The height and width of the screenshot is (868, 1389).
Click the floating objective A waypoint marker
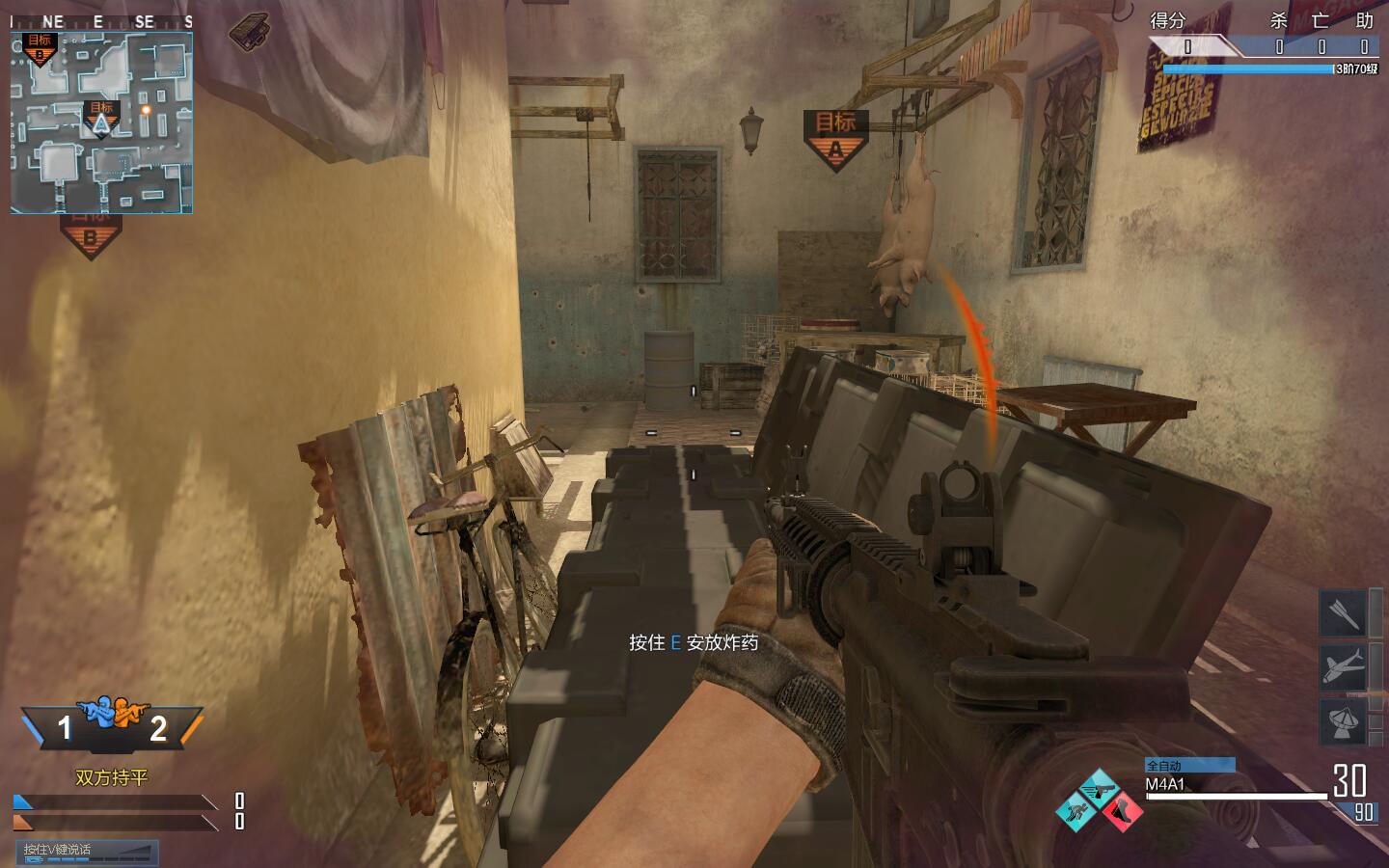click(x=835, y=138)
